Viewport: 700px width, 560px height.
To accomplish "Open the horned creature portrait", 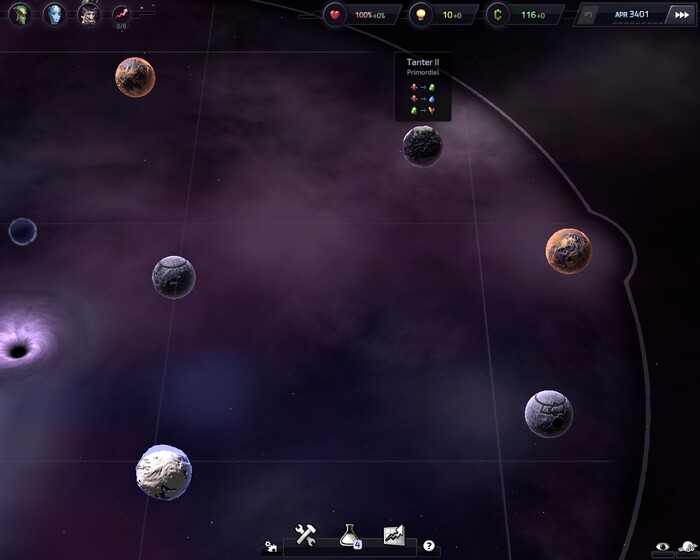I will [x=88, y=14].
